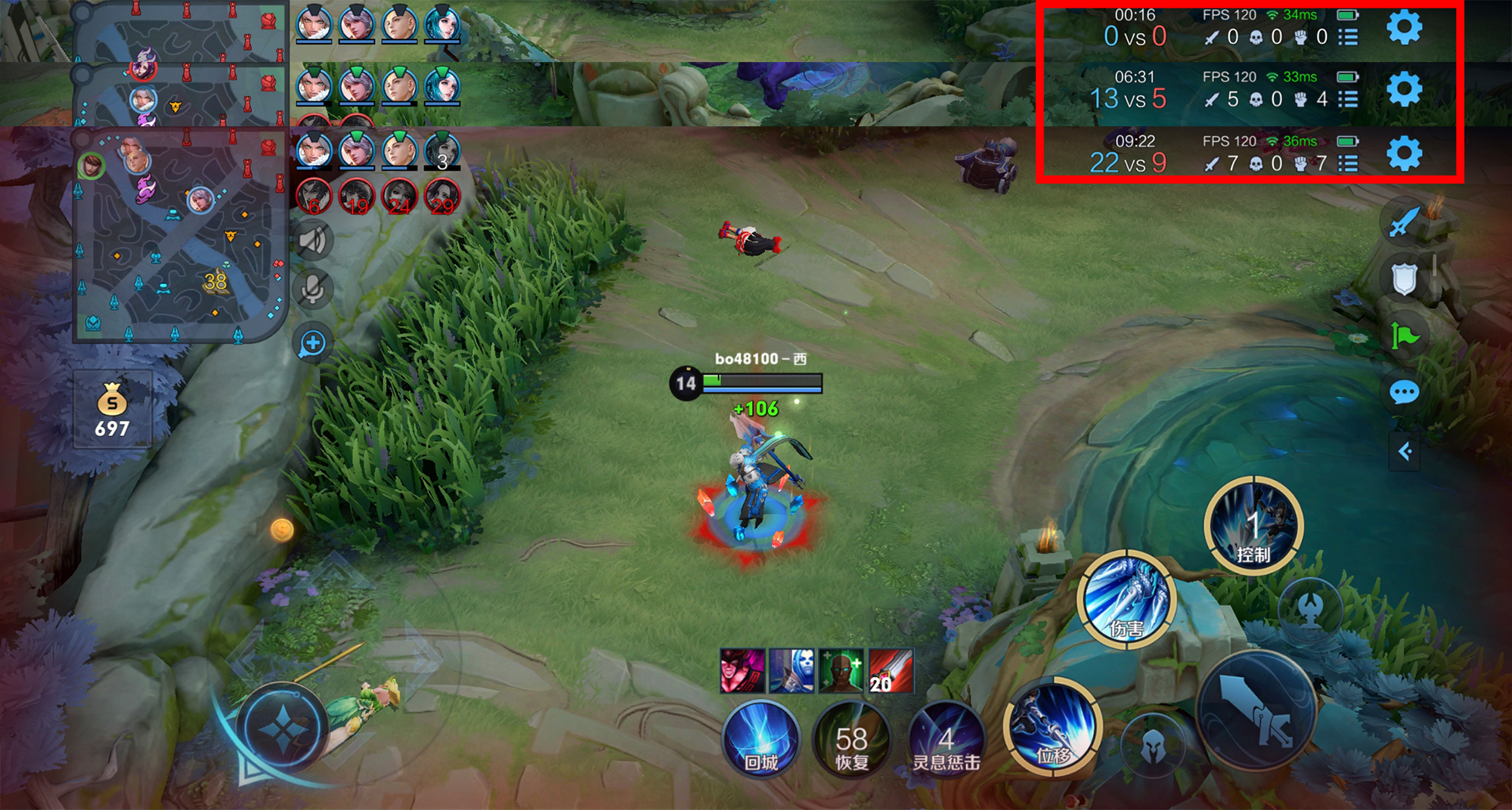Toggle the microphone icon
1512x810 pixels.
click(312, 289)
